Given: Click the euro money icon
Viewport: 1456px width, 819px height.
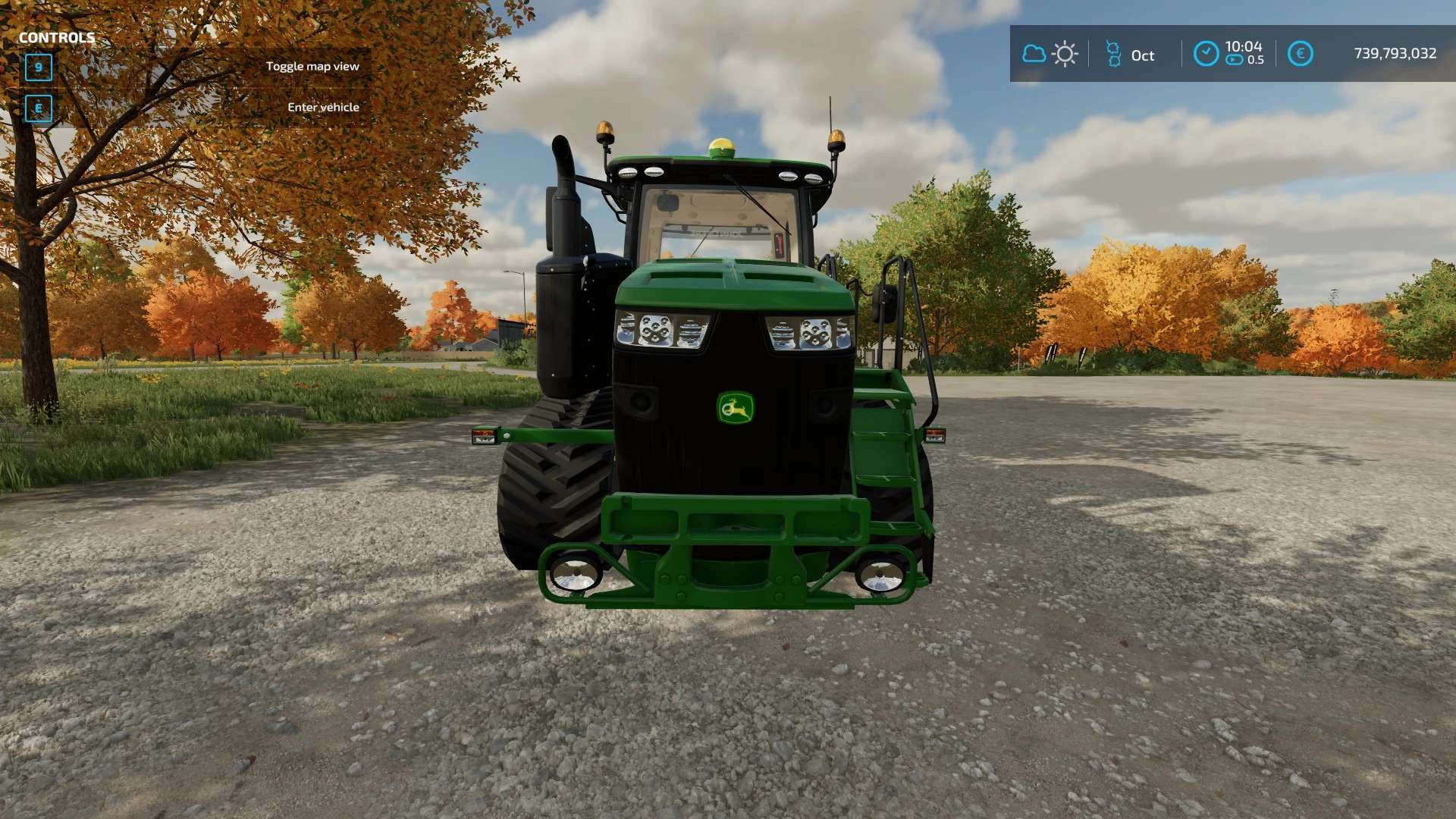Looking at the screenshot, I should [1300, 54].
